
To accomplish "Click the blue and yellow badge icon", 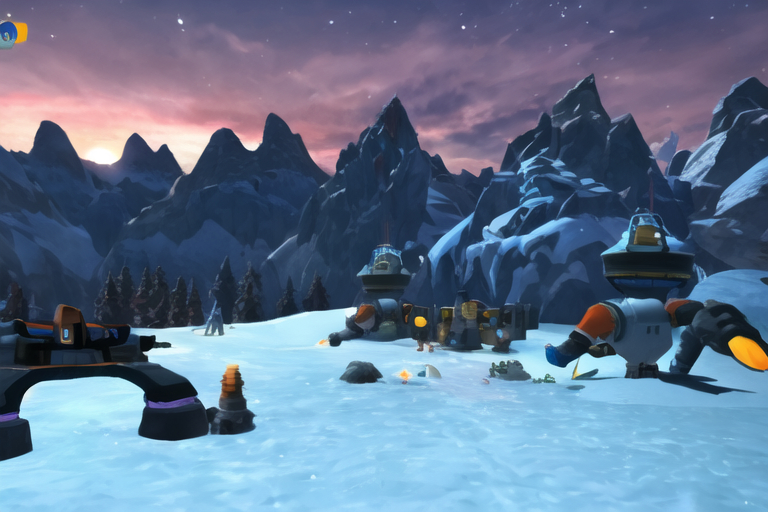I will 11,33.
